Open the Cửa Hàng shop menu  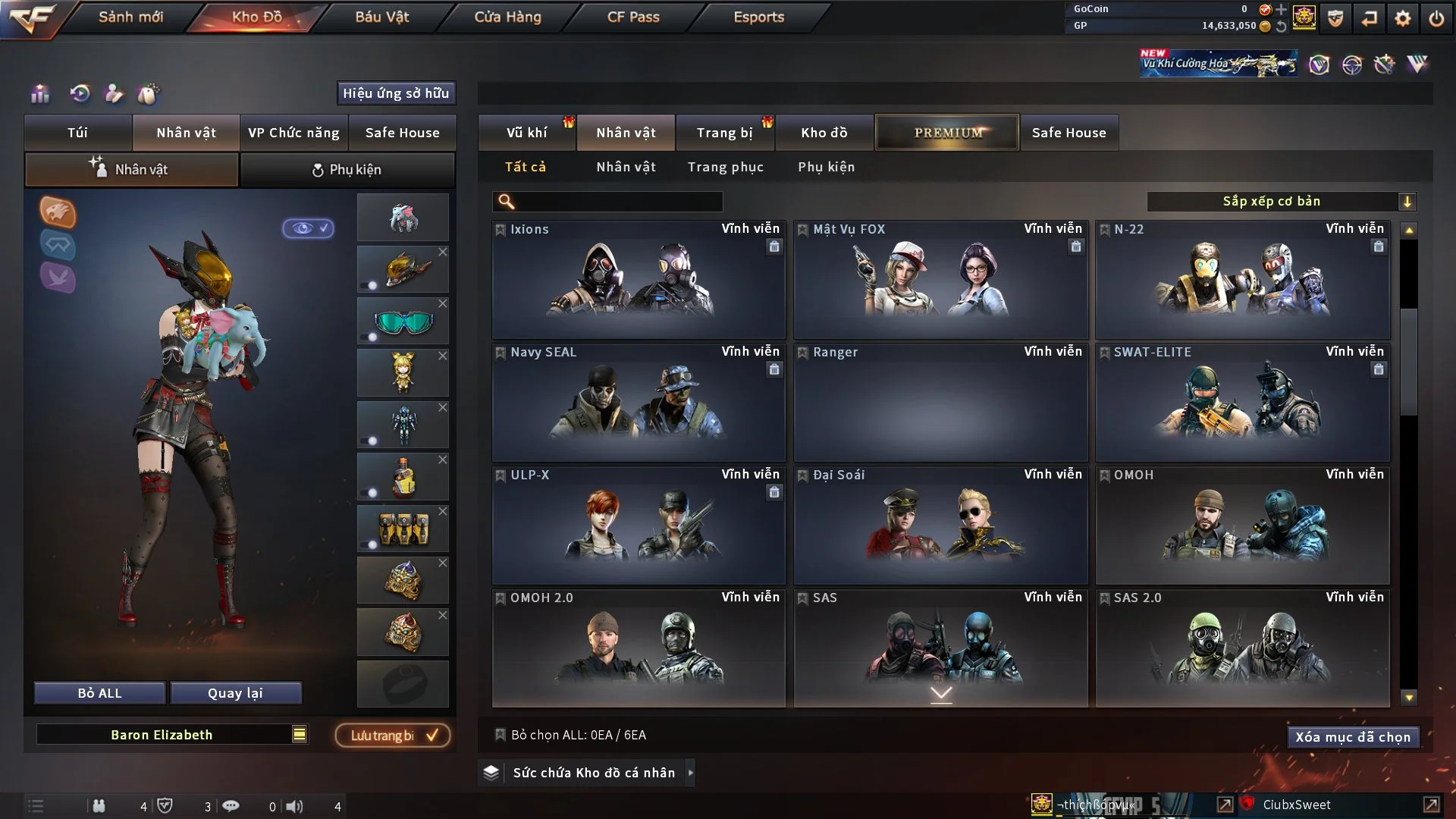[507, 17]
